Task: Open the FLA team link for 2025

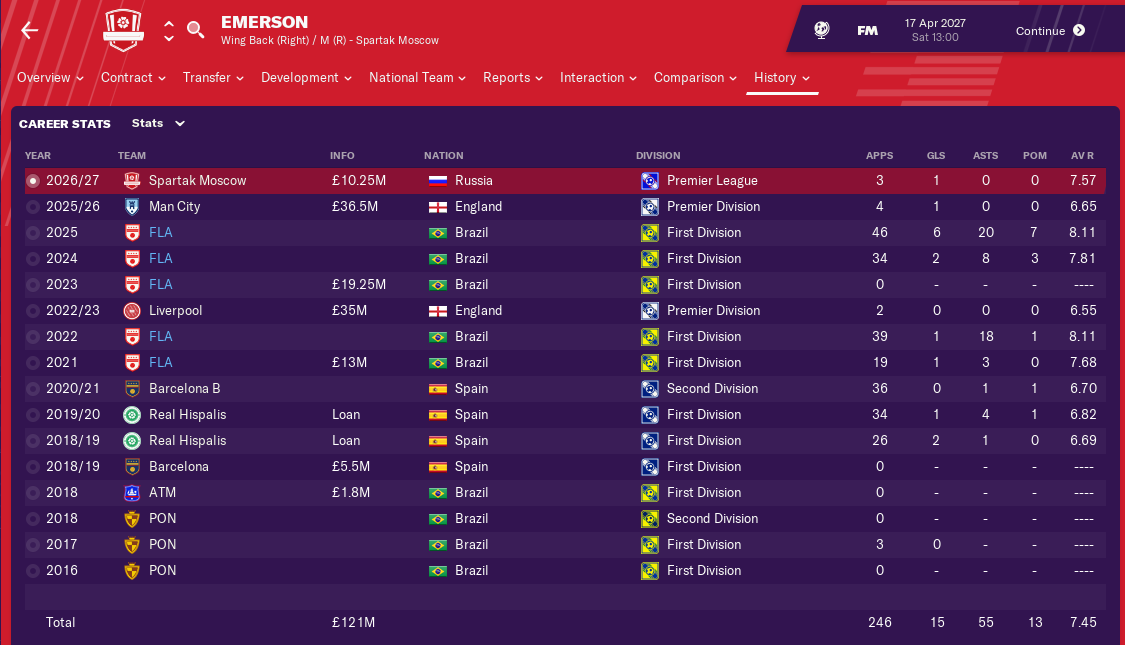Action: pos(160,233)
